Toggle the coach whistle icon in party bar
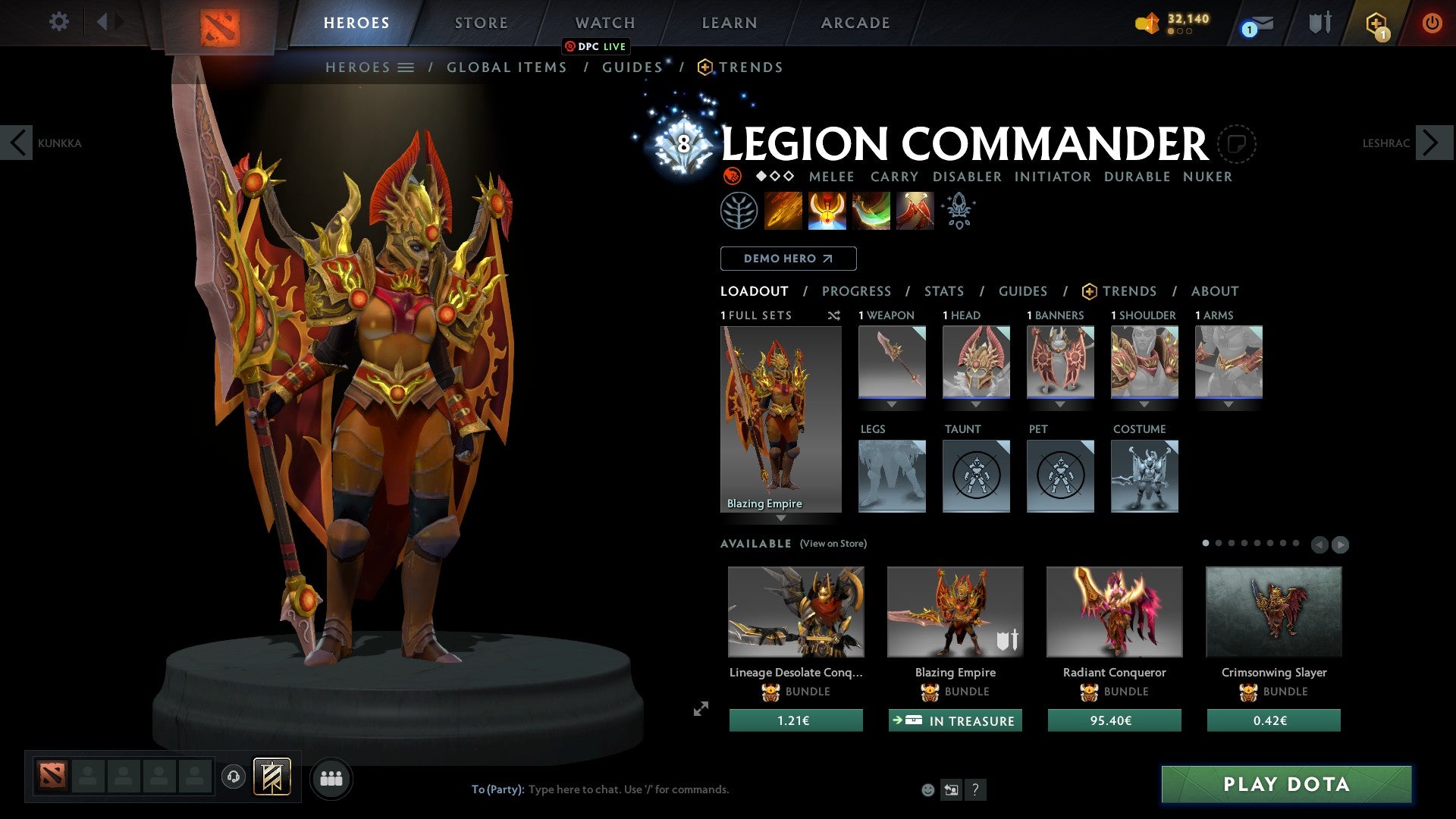Viewport: 1456px width, 819px height. [x=234, y=778]
